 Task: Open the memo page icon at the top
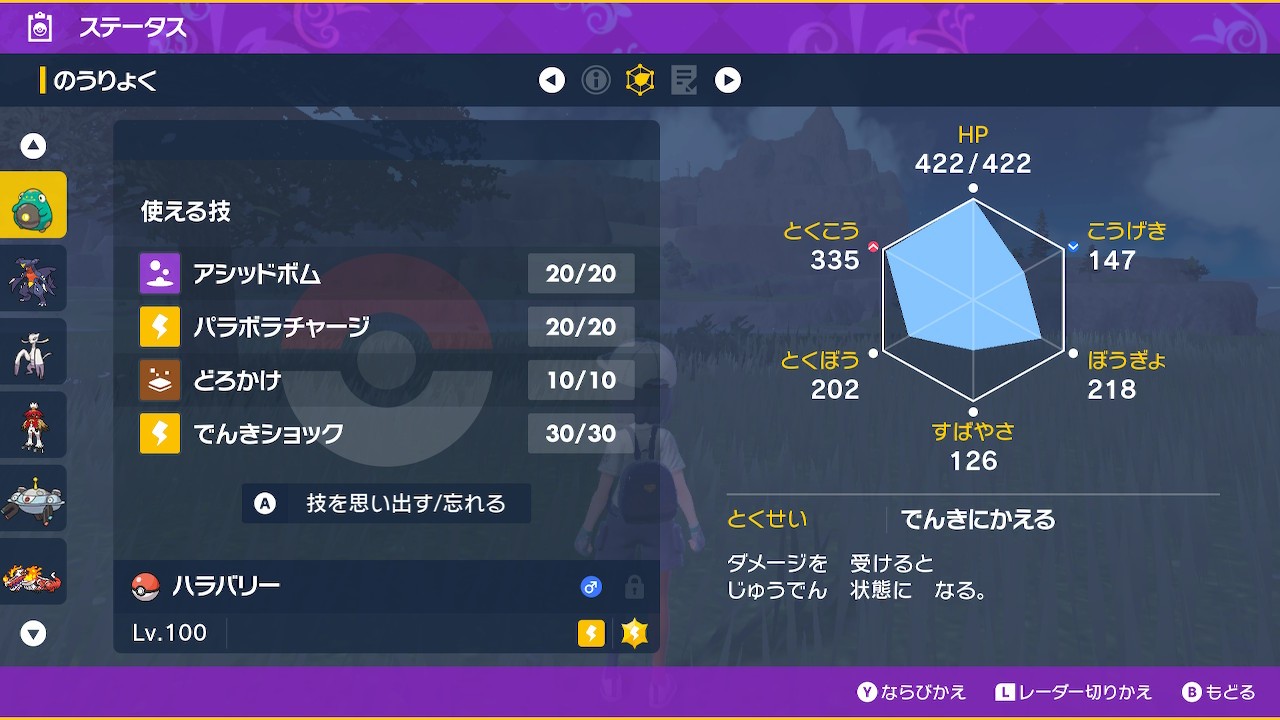[x=684, y=80]
